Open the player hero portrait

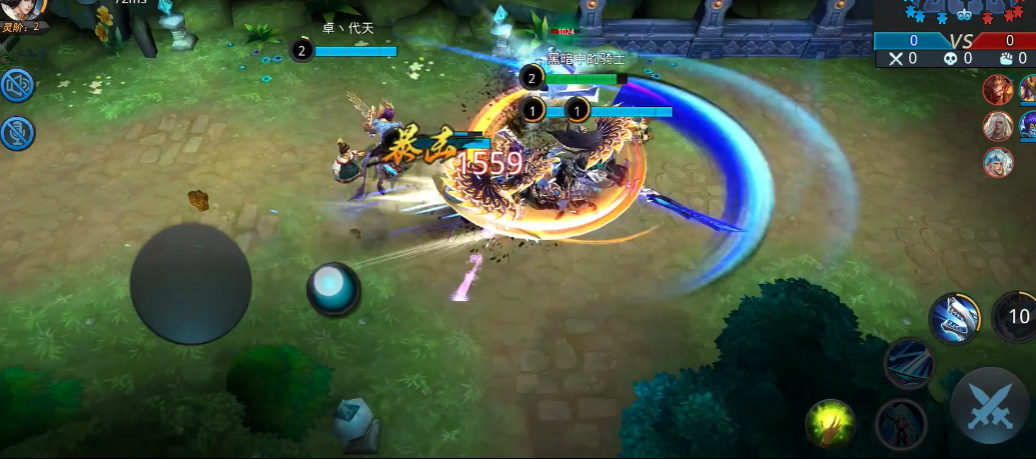(x=22, y=10)
